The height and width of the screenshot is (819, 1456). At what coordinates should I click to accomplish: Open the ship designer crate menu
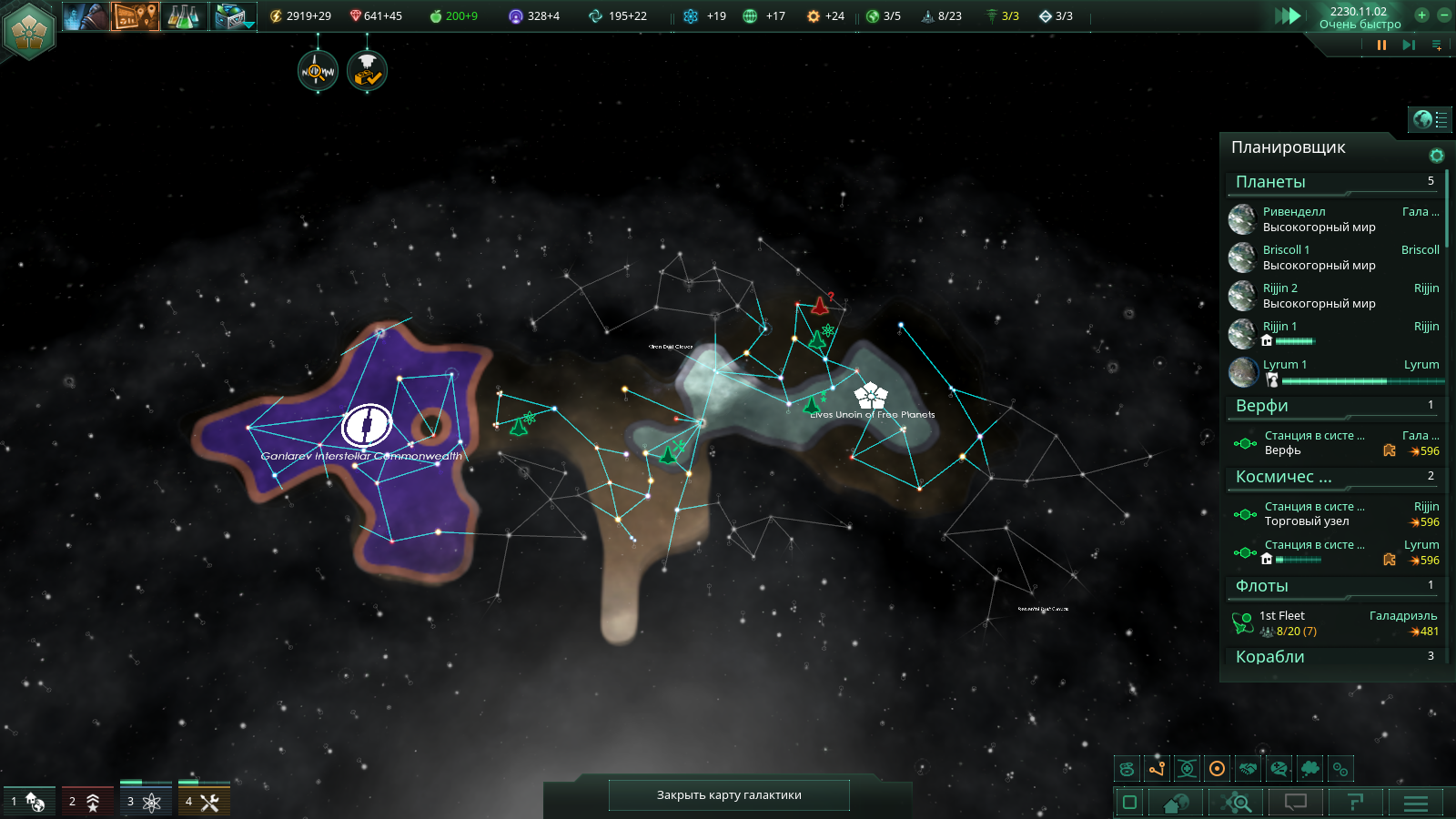234,15
